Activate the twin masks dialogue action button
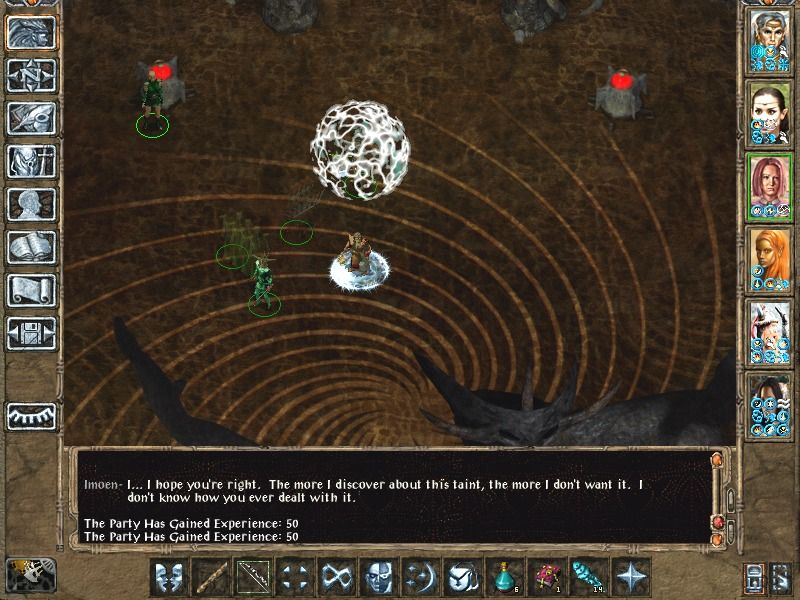Viewport: 800px width, 600px height. tap(168, 577)
